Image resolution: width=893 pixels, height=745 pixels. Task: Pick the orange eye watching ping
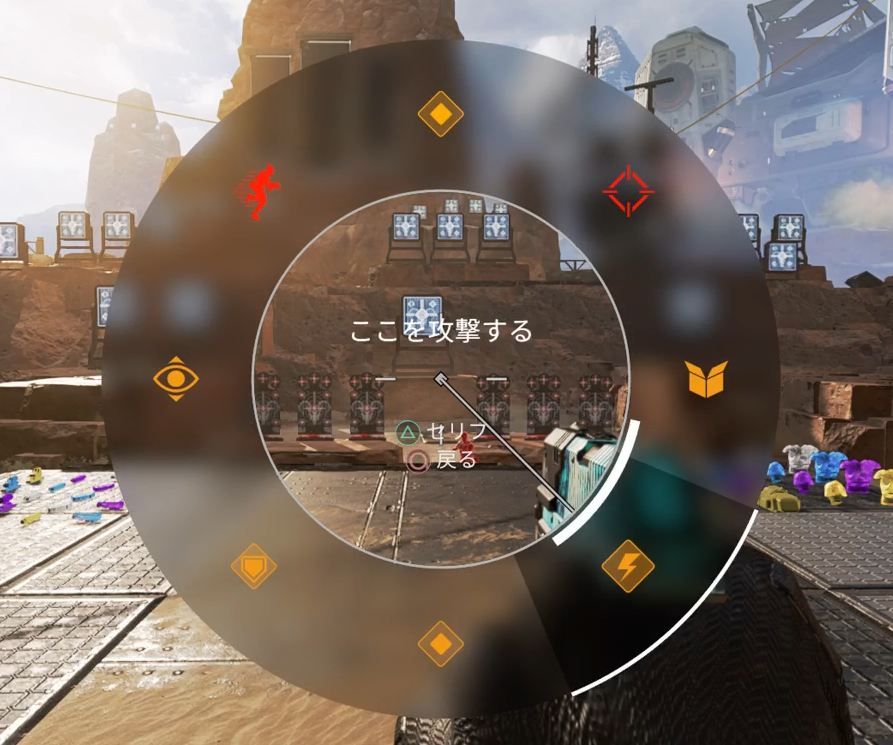point(176,379)
